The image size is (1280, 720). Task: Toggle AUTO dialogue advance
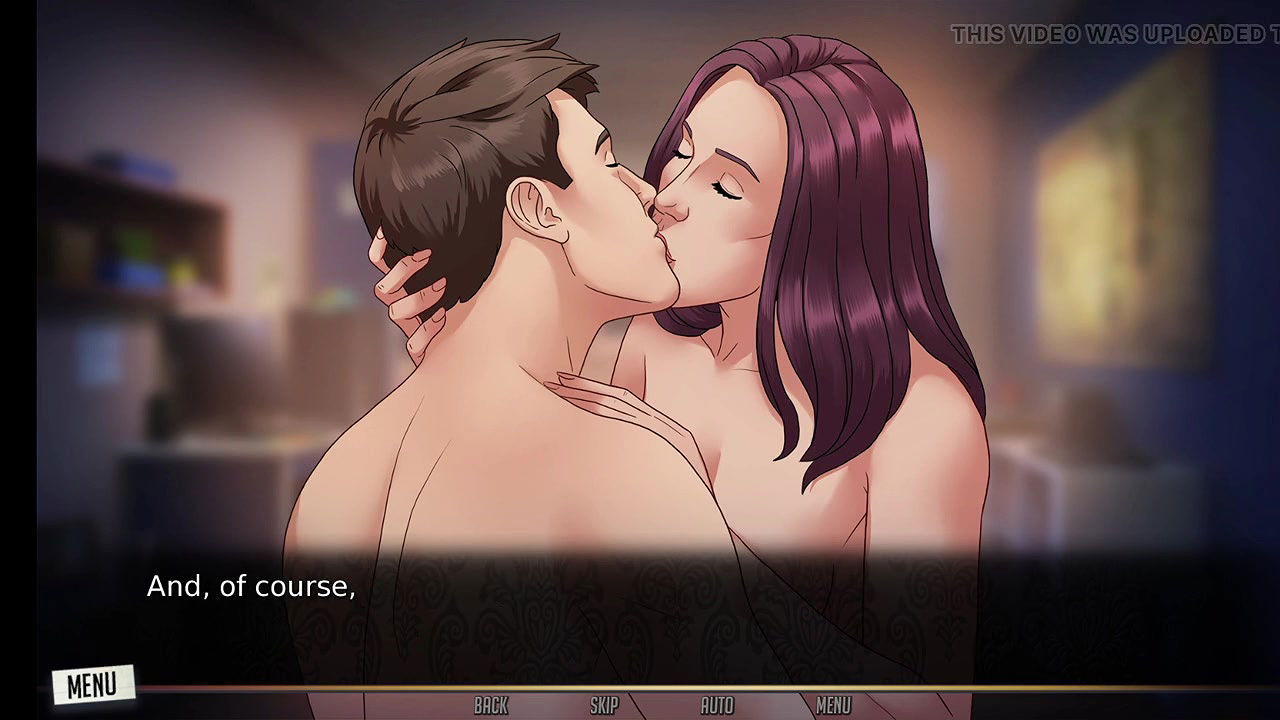tap(717, 706)
